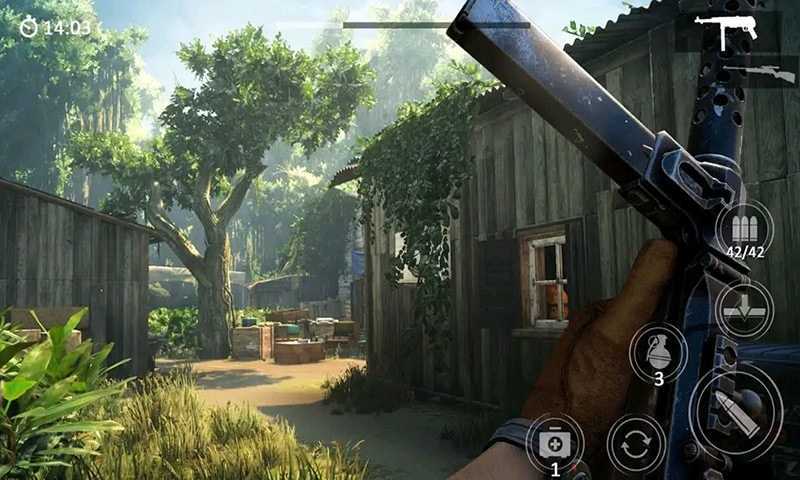Activate the crouch down-arrow button
The height and width of the screenshot is (480, 800).
tap(743, 307)
